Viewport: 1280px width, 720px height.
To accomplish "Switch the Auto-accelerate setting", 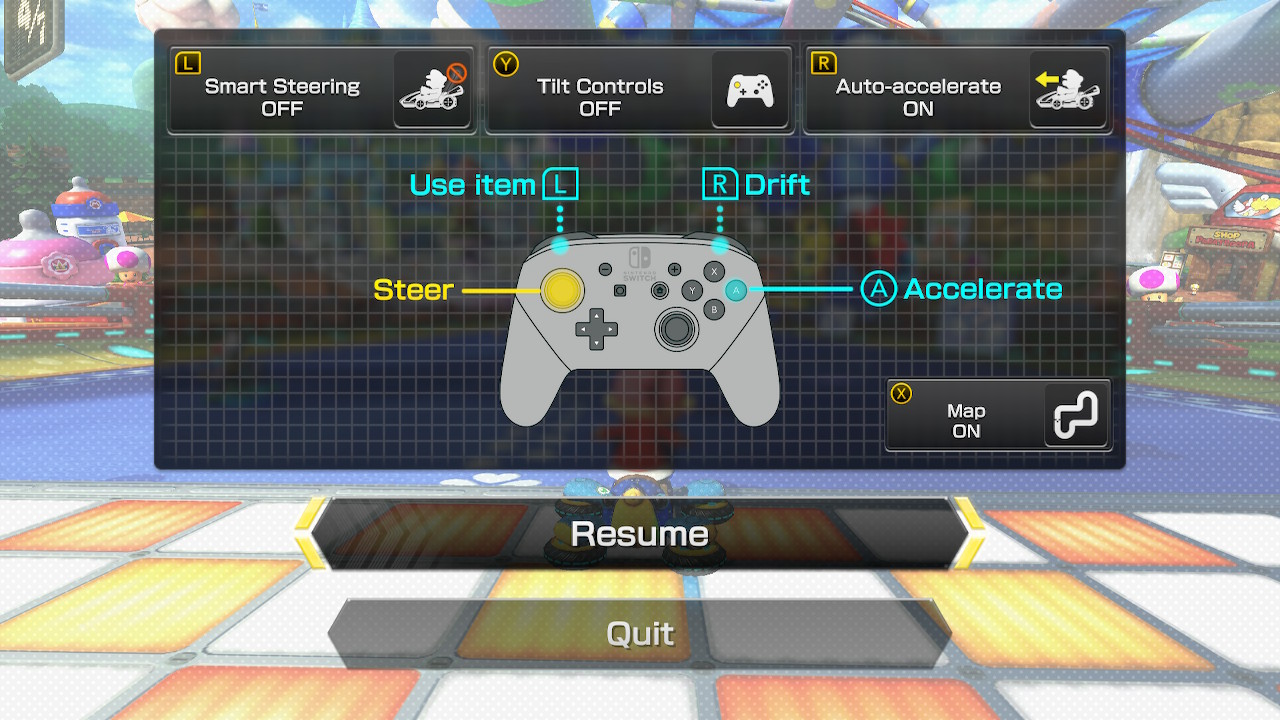I will pos(957,90).
